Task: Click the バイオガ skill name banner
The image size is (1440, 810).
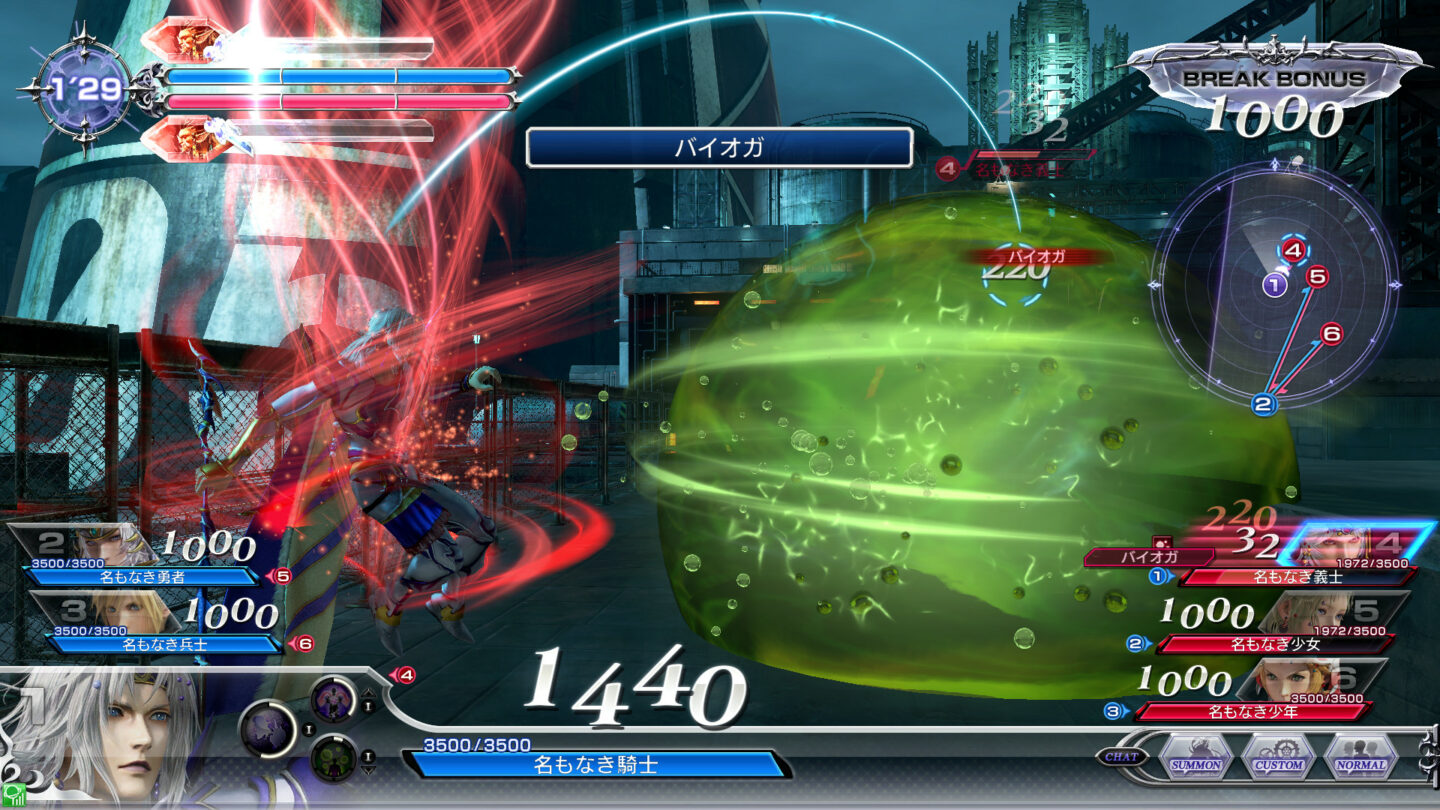Action: [720, 146]
